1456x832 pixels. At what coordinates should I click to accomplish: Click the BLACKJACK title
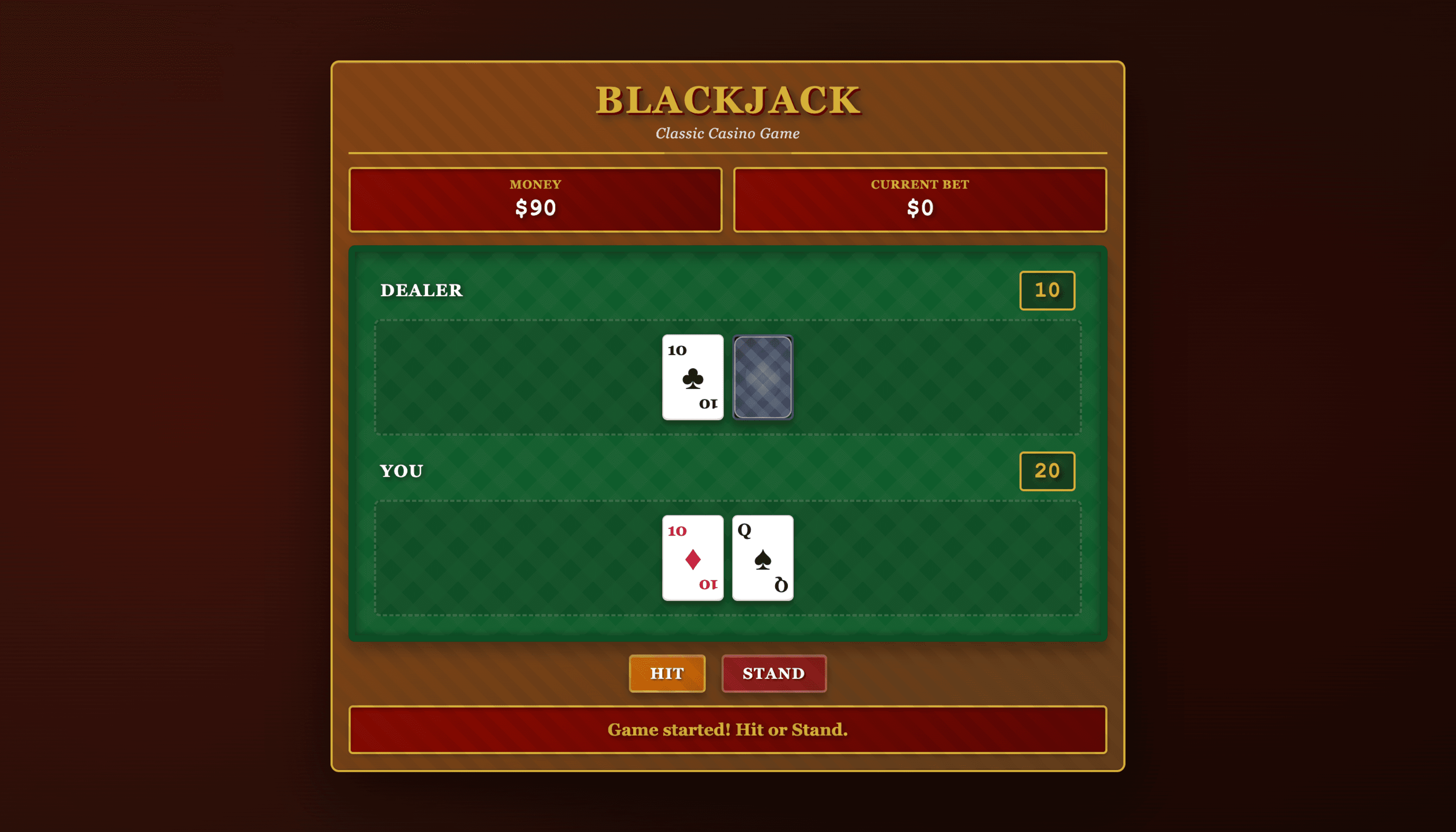click(728, 101)
